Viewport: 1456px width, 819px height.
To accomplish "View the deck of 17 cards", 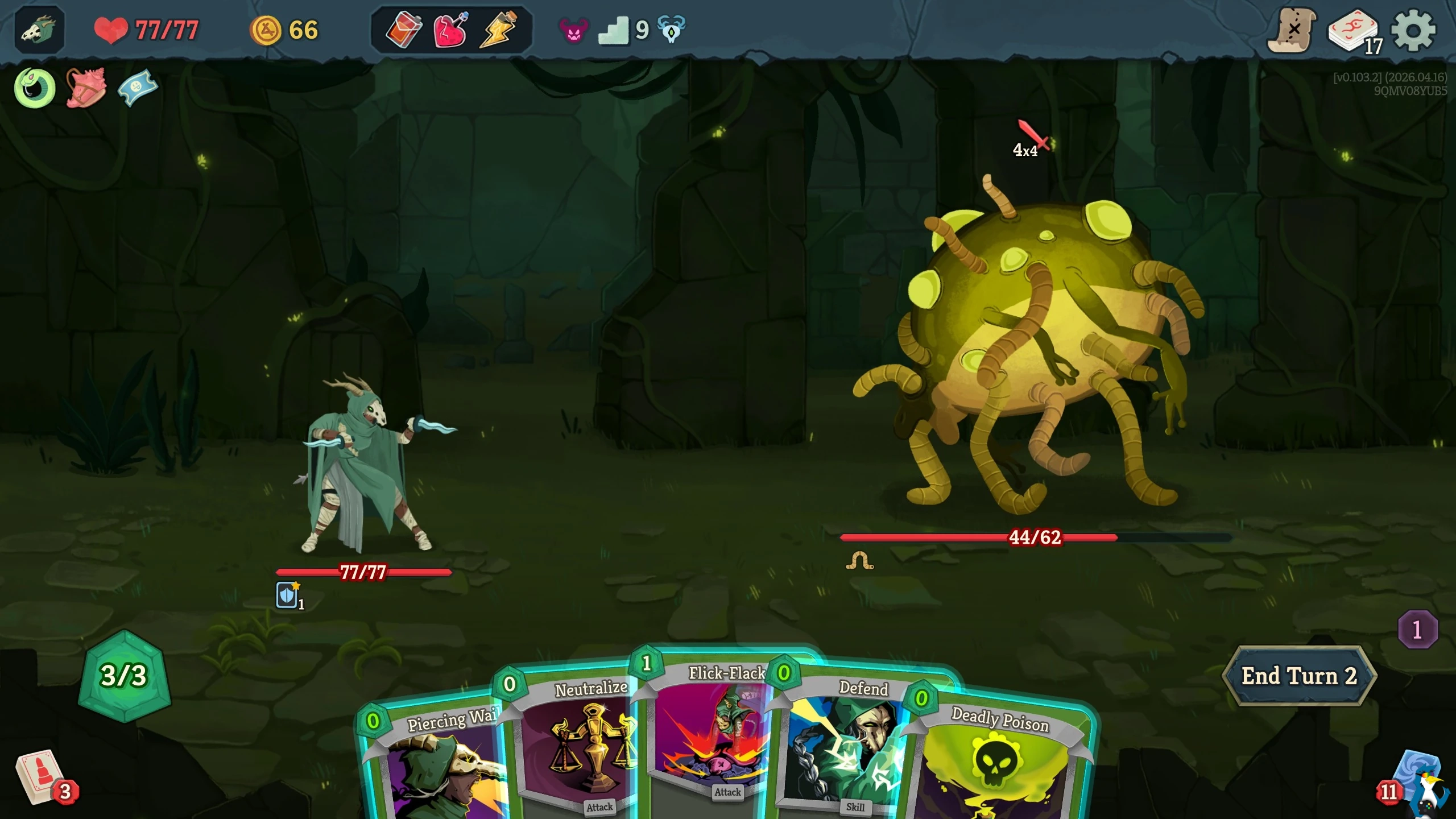I will [x=1354, y=32].
